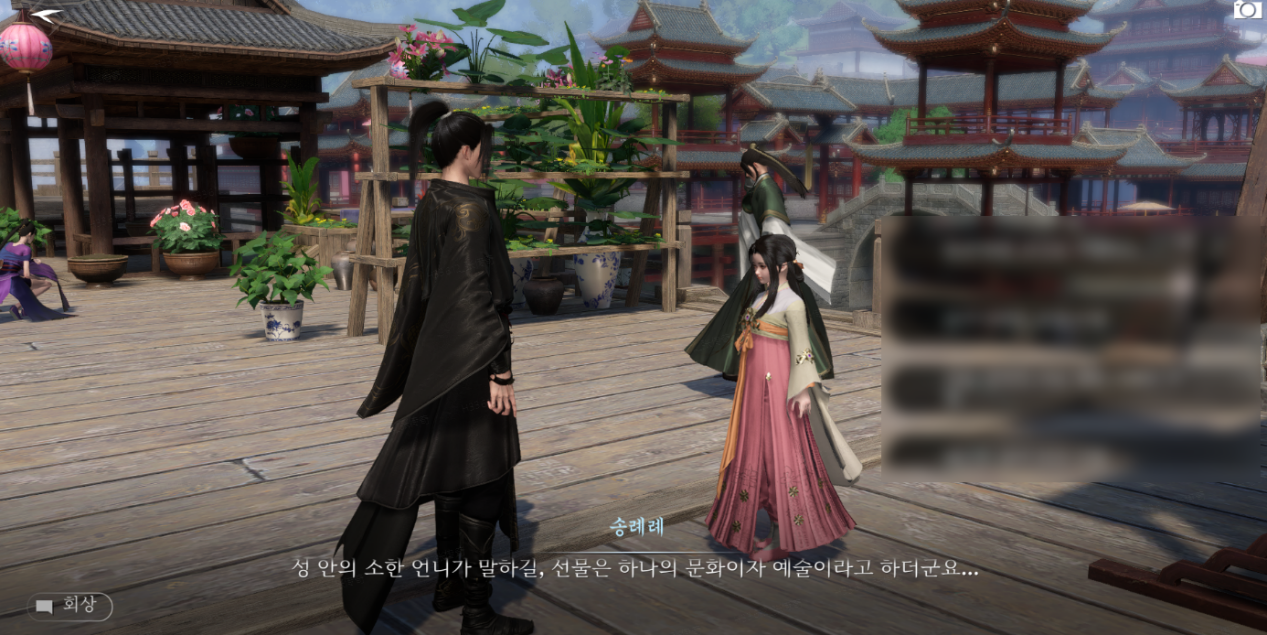Image resolution: width=1267 pixels, height=635 pixels.
Task: Click the back arrow icon
Action: (46, 15)
